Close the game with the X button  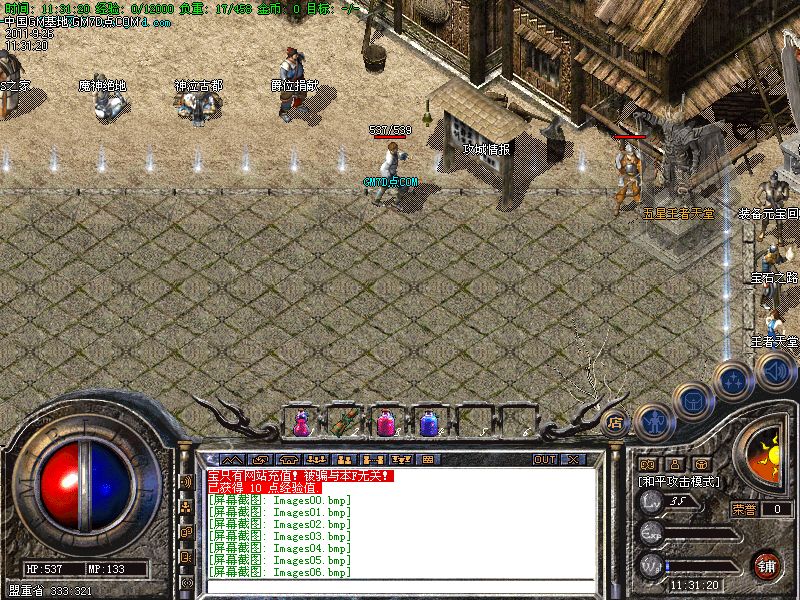tap(573, 459)
